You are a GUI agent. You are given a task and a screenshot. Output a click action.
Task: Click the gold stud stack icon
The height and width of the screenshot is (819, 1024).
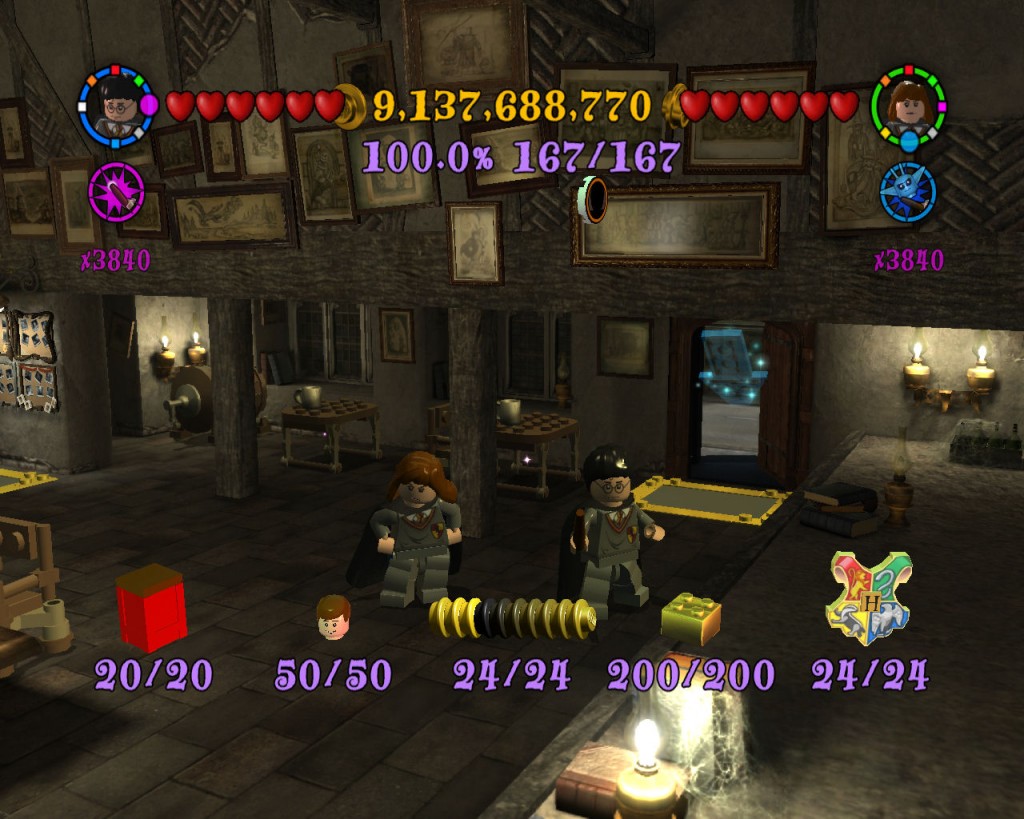click(x=513, y=616)
